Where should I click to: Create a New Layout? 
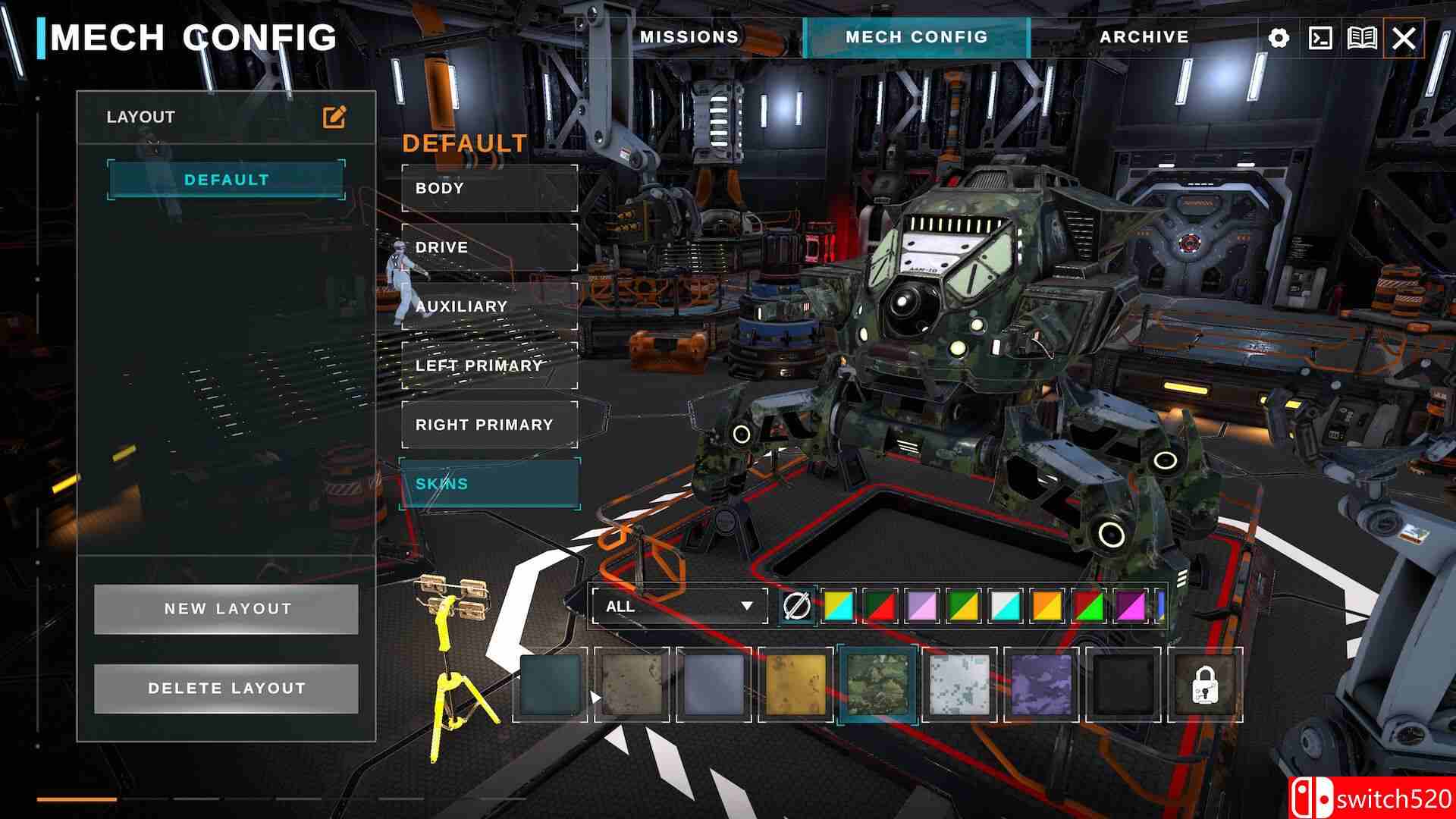pos(226,609)
